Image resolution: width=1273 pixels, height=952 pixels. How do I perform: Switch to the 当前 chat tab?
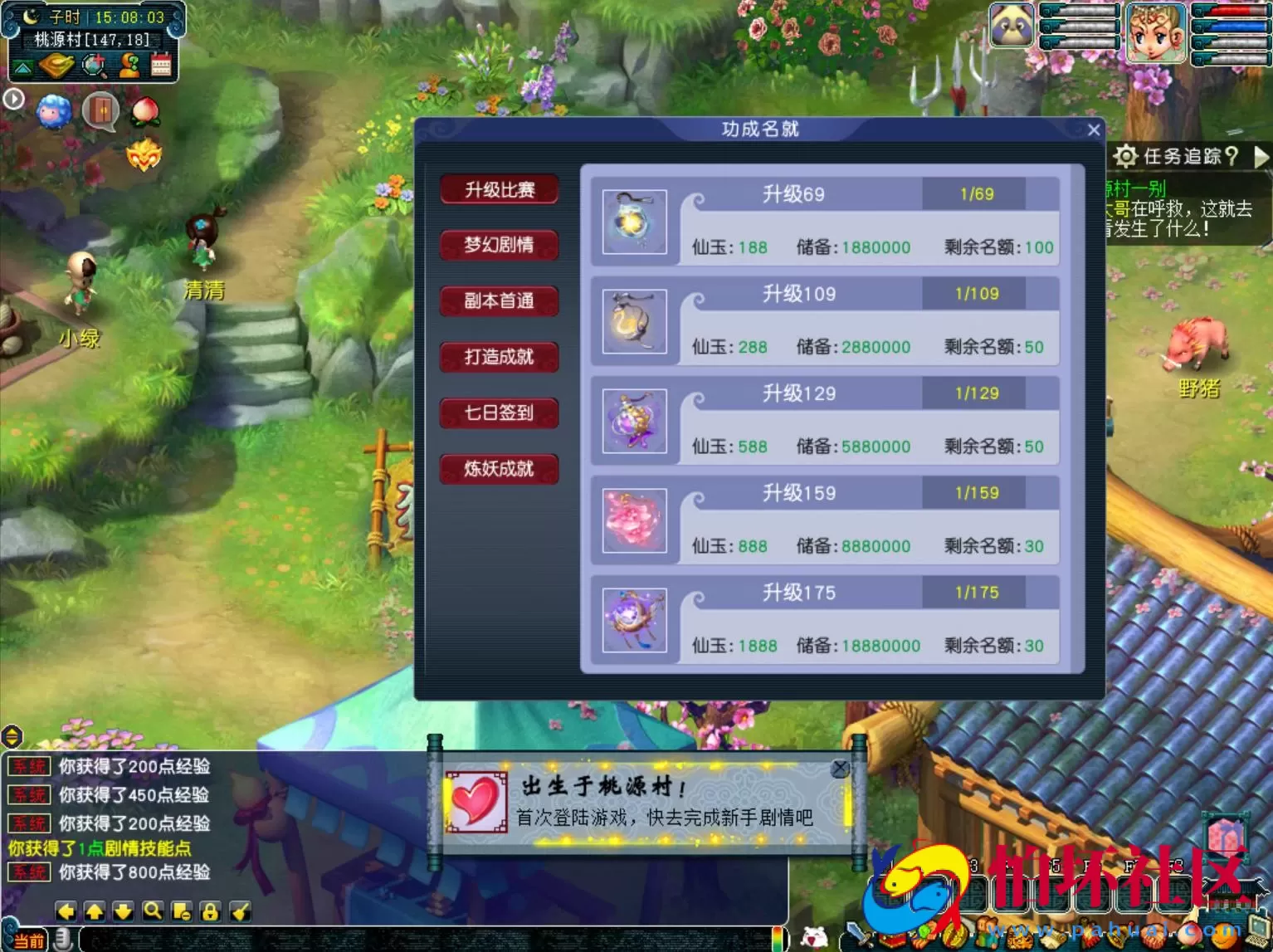(x=29, y=940)
